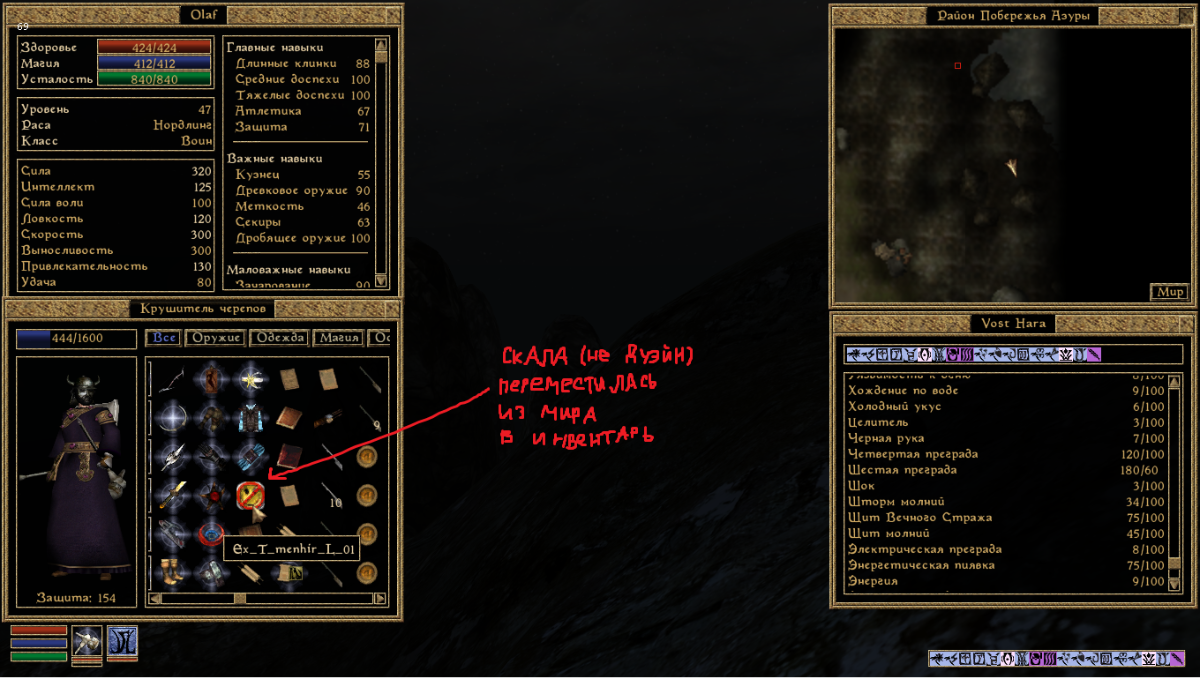The height and width of the screenshot is (679, 1200).
Task: Choose the Щит Вечного Стража spell
Action: (919, 518)
